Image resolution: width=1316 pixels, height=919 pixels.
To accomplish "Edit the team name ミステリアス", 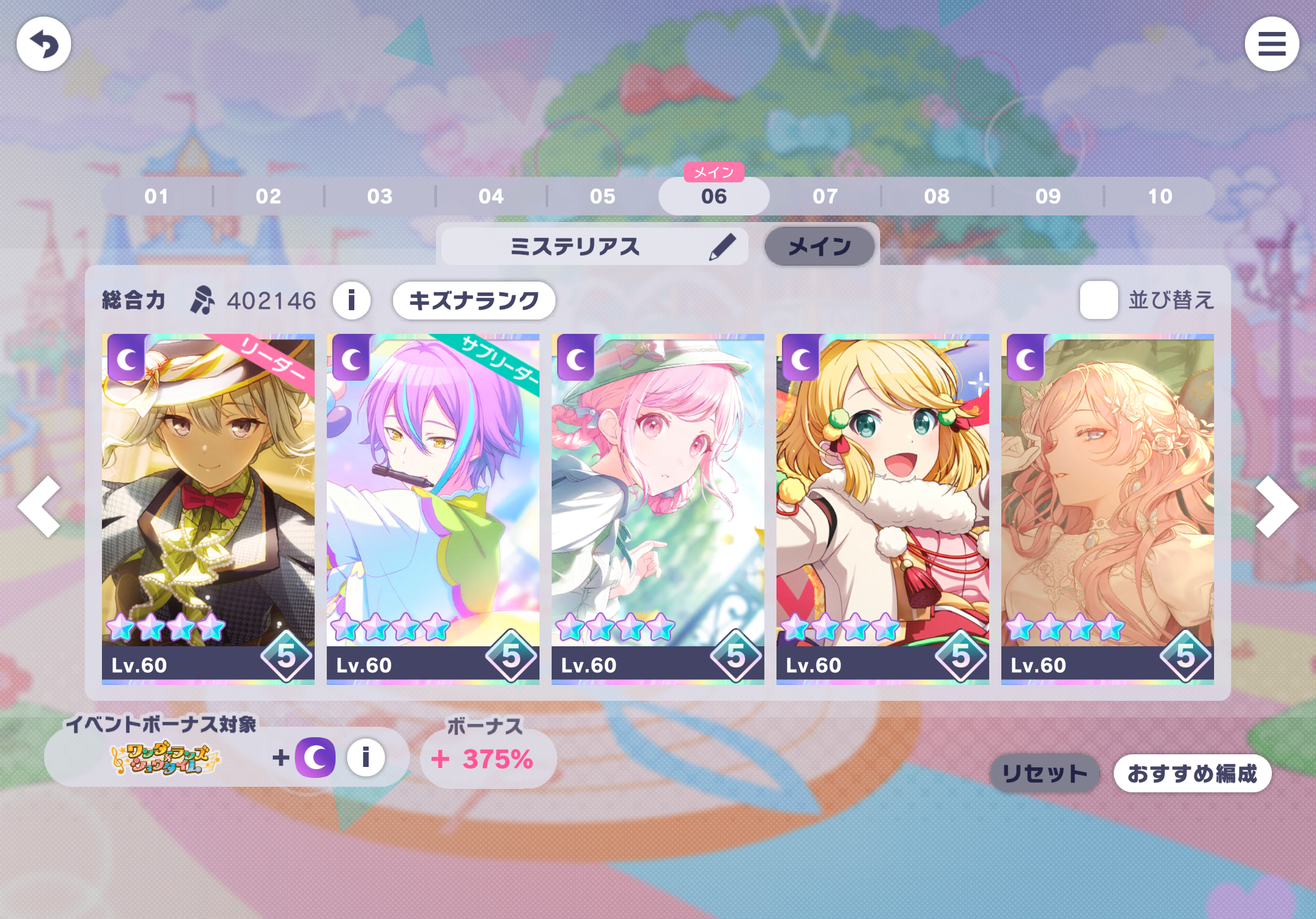I will [721, 247].
